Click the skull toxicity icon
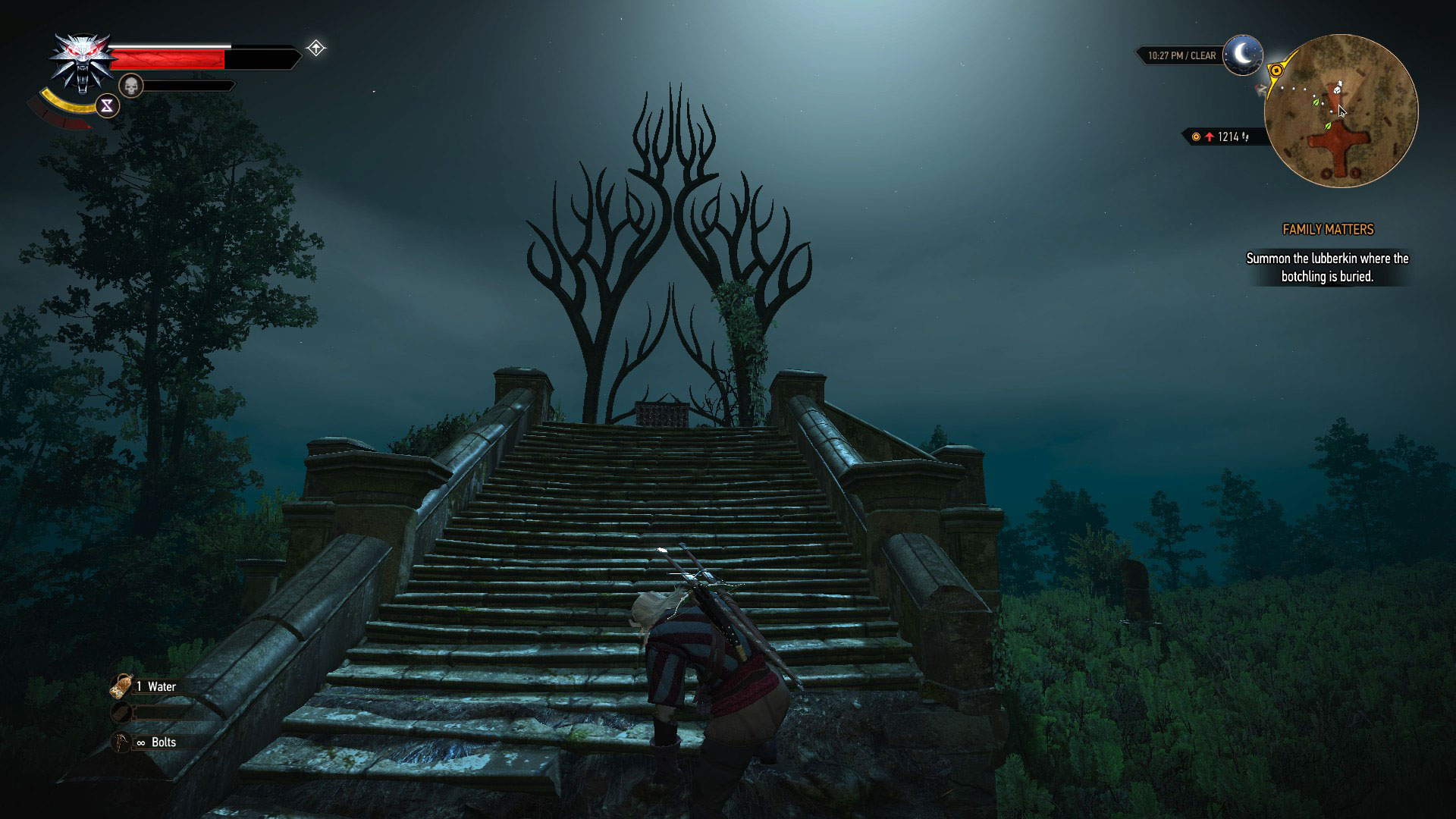This screenshot has height=819, width=1456. click(x=131, y=85)
